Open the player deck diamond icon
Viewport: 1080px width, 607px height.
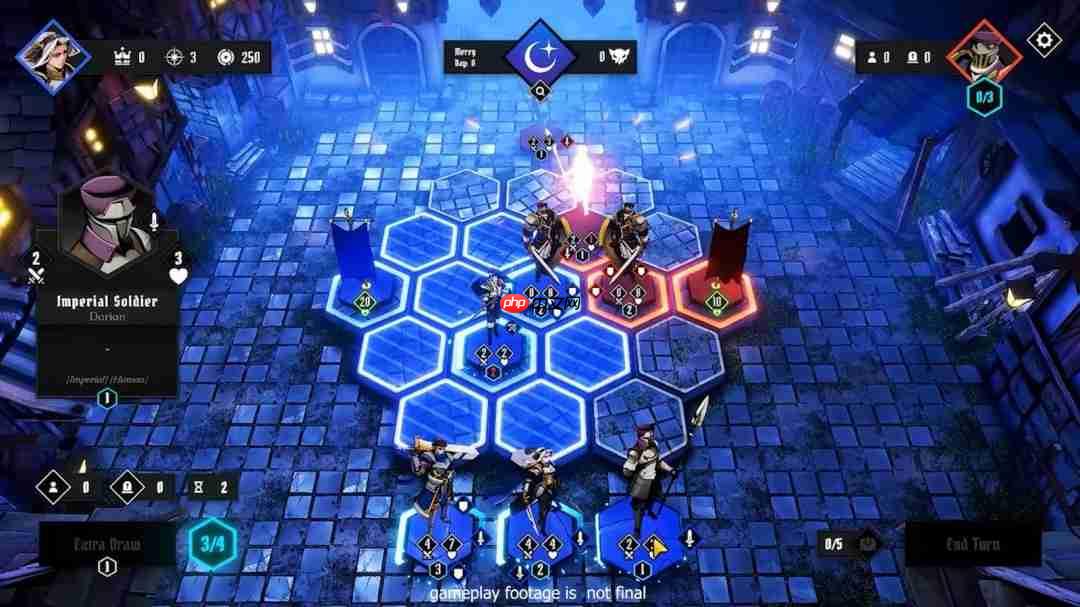tap(52, 487)
